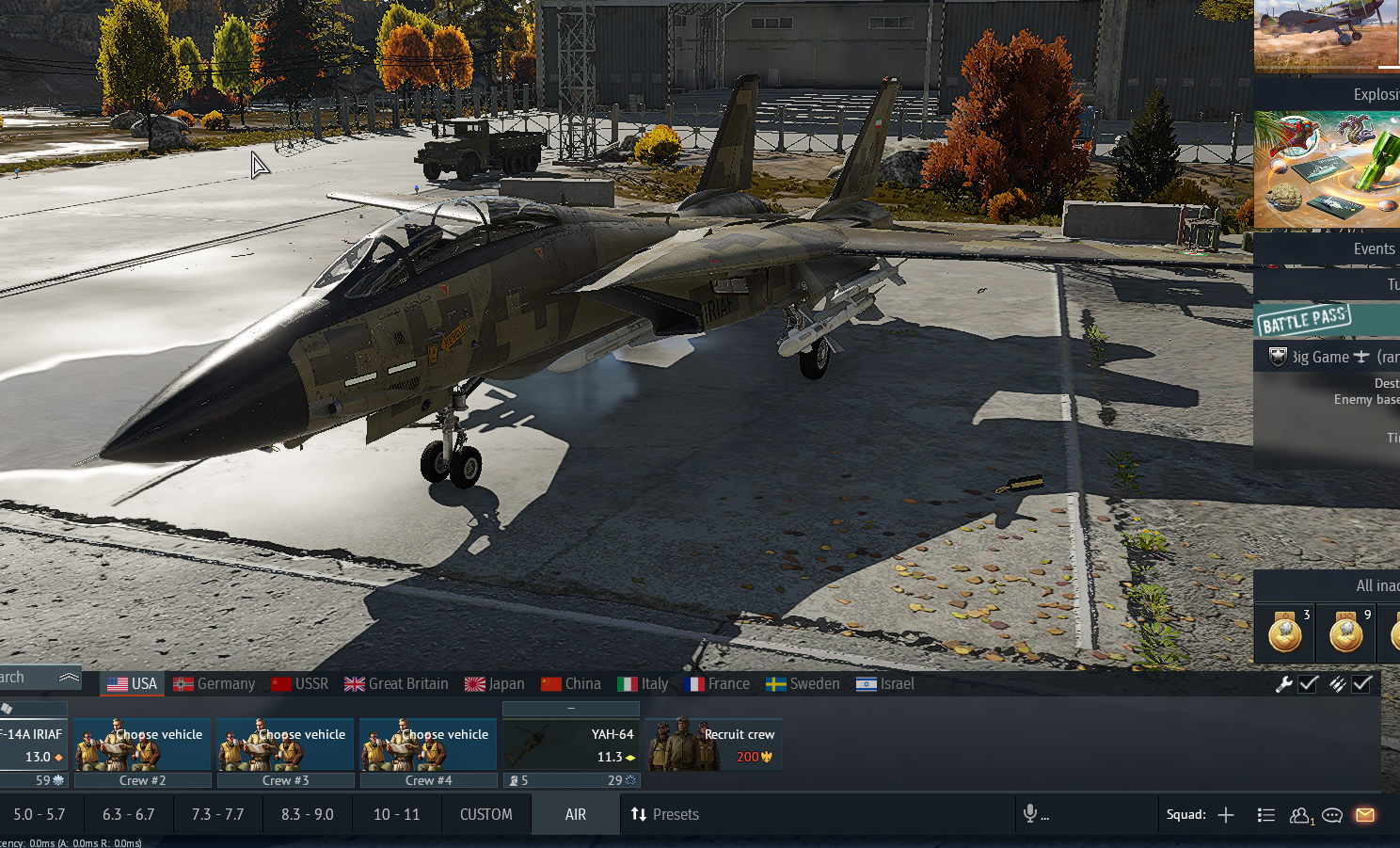
Task: Recruit a new crew for 200
Action: [714, 745]
